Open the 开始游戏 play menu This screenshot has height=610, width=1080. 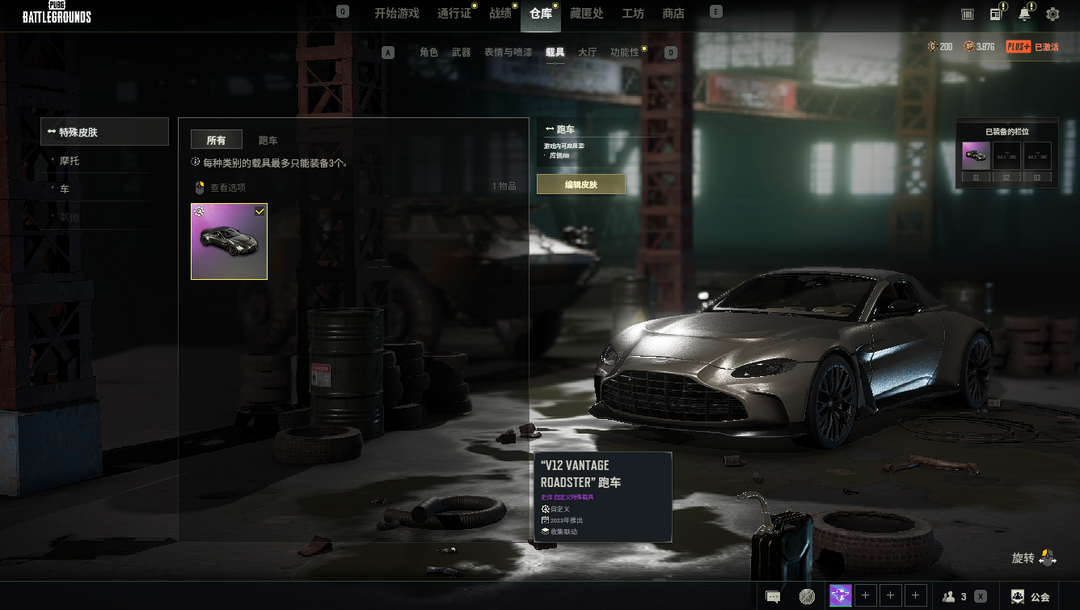pyautogui.click(x=396, y=14)
